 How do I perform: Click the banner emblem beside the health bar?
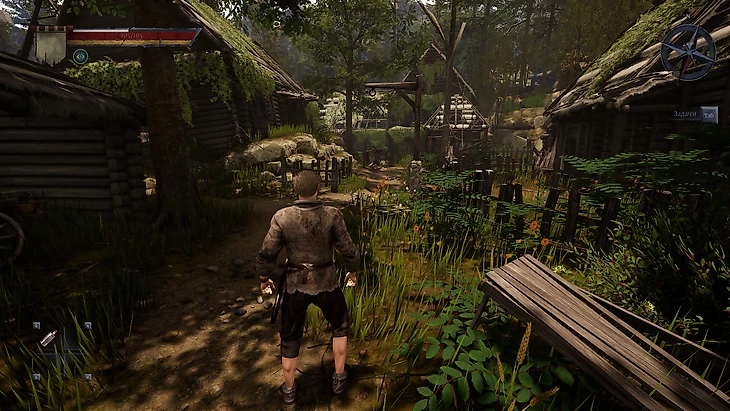51,45
